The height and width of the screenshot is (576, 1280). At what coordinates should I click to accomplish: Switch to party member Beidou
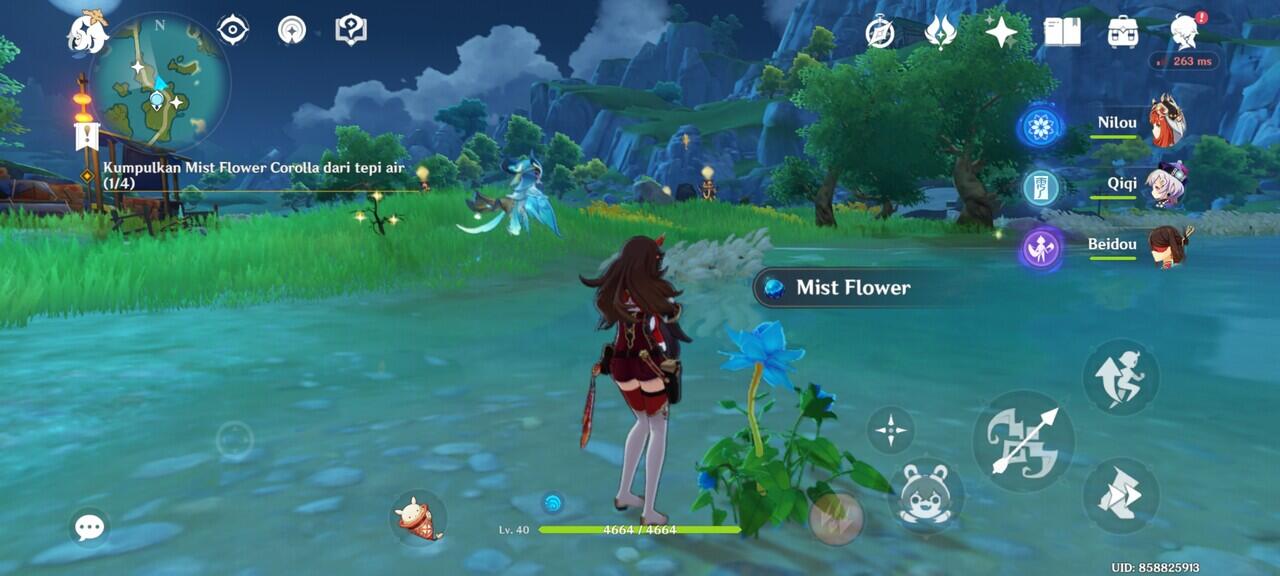pyautogui.click(x=1166, y=246)
